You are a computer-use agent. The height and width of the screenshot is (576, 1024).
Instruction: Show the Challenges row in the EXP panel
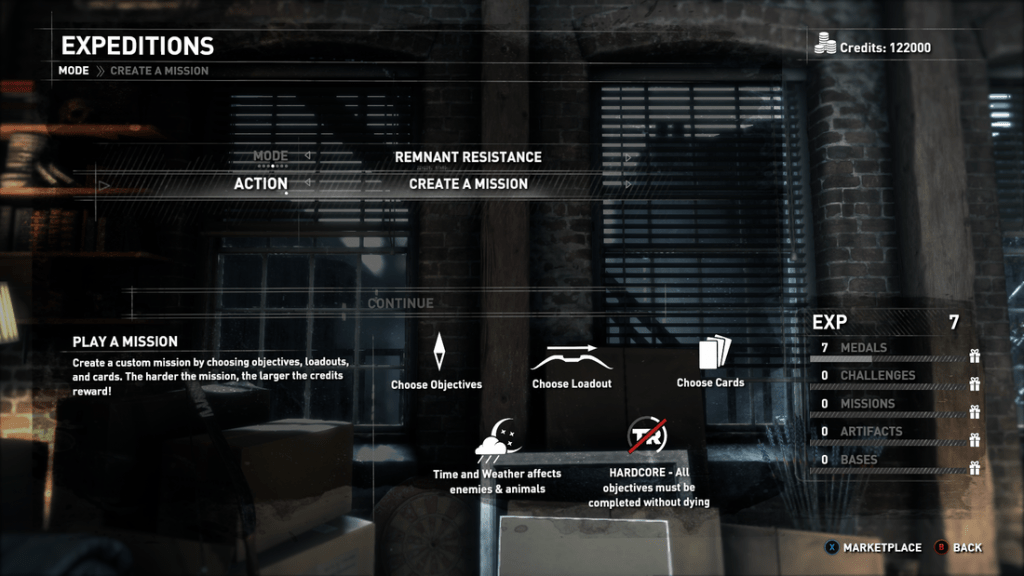coord(888,376)
